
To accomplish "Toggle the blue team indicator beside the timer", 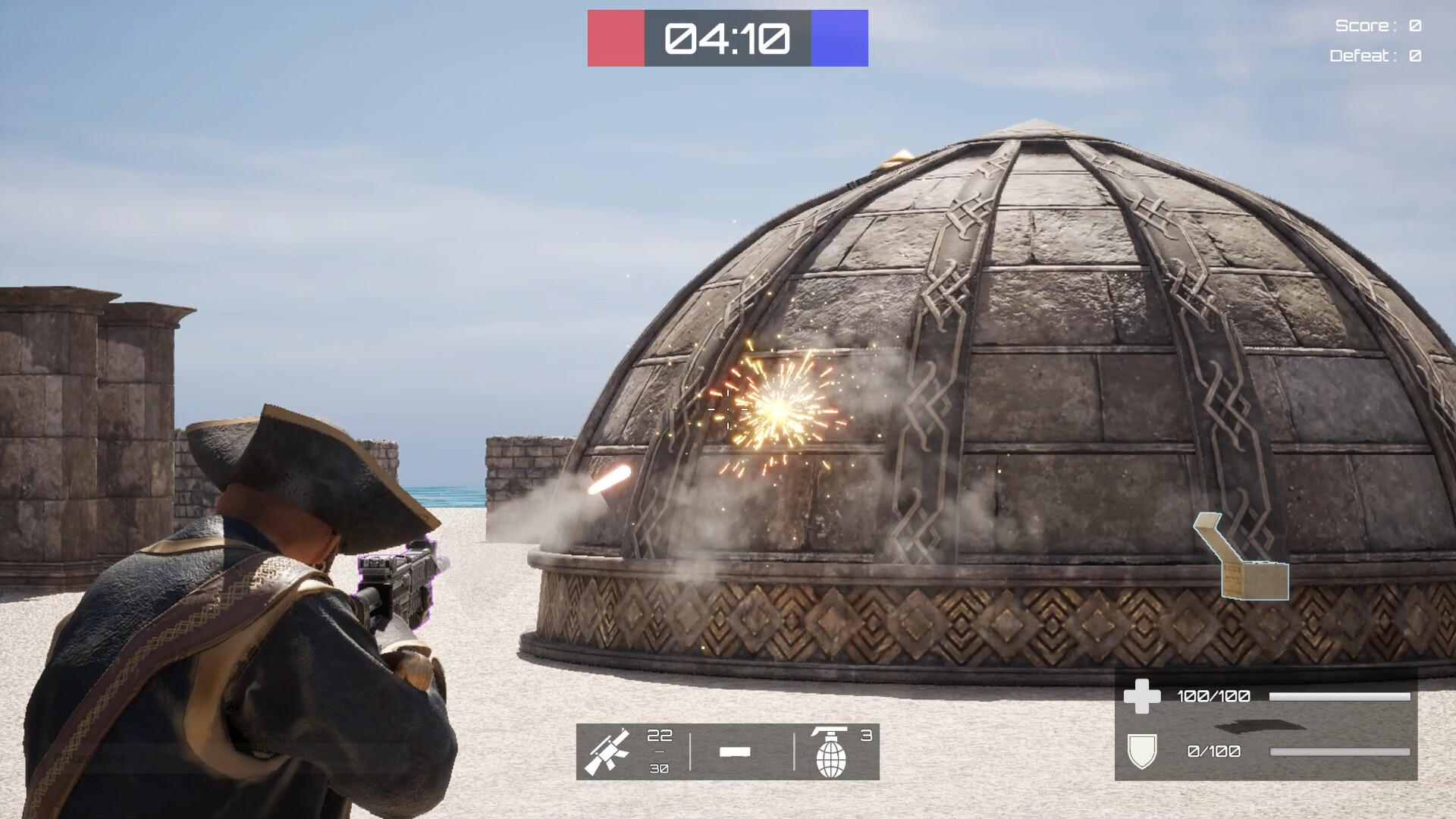I will click(x=842, y=36).
